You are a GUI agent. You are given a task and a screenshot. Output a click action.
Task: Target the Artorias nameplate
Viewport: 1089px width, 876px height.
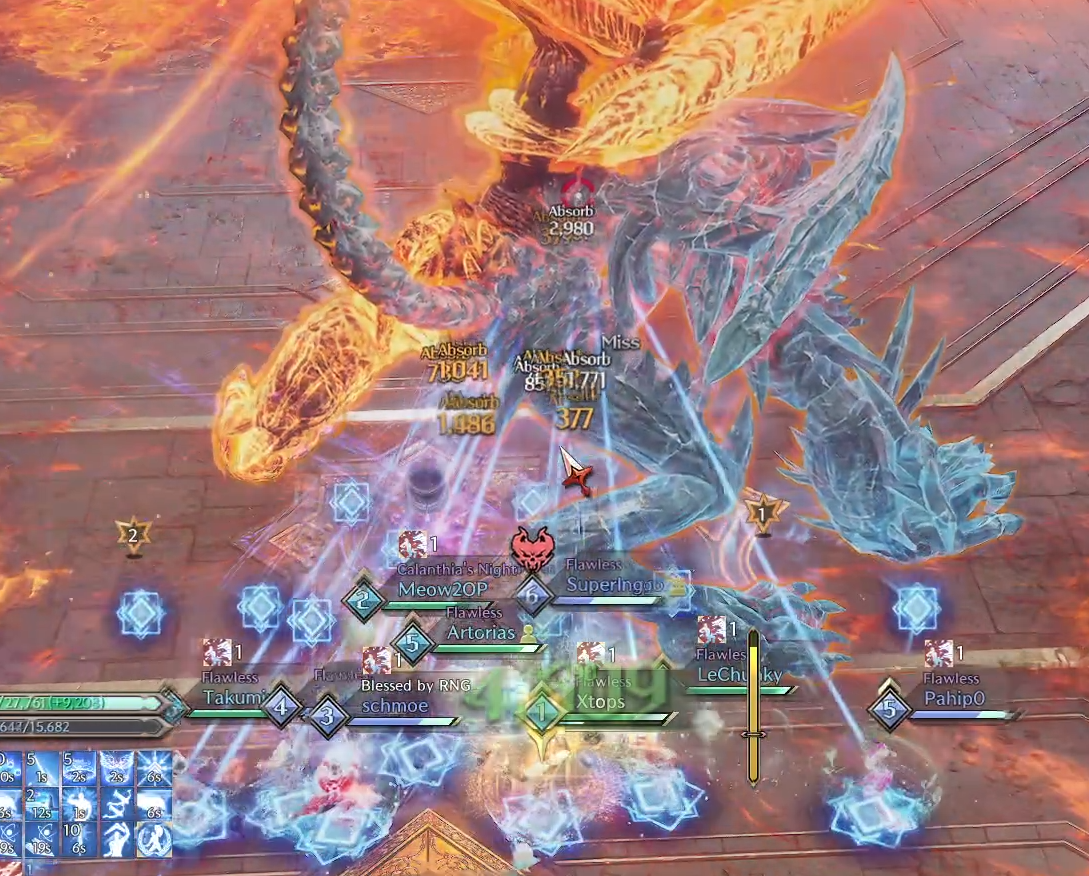pyautogui.click(x=480, y=632)
